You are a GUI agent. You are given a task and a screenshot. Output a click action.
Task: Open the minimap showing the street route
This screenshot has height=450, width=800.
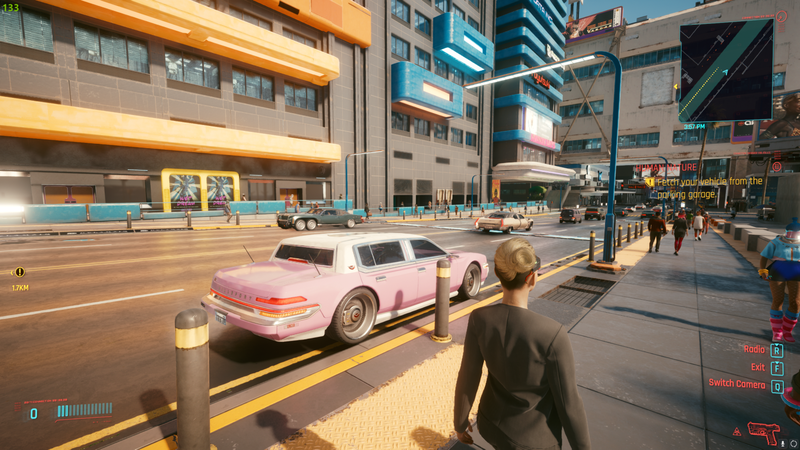coord(726,70)
